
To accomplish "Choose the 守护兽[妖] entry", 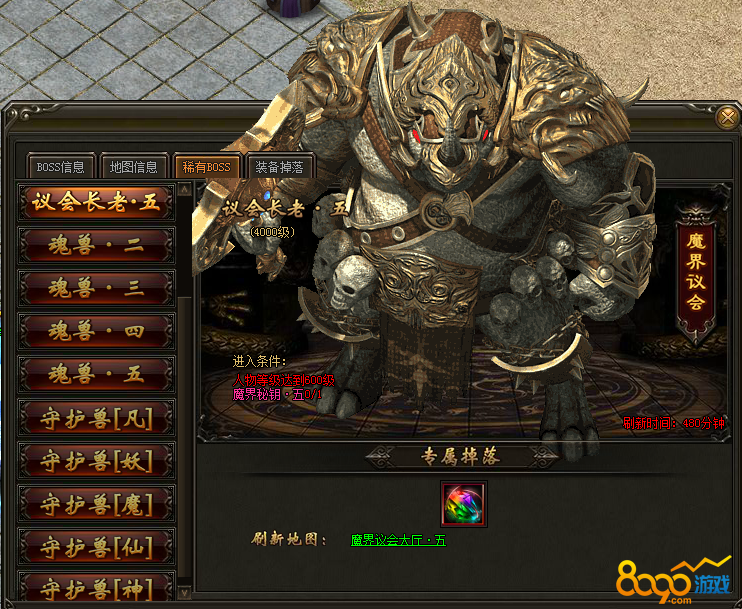I will click(96, 461).
